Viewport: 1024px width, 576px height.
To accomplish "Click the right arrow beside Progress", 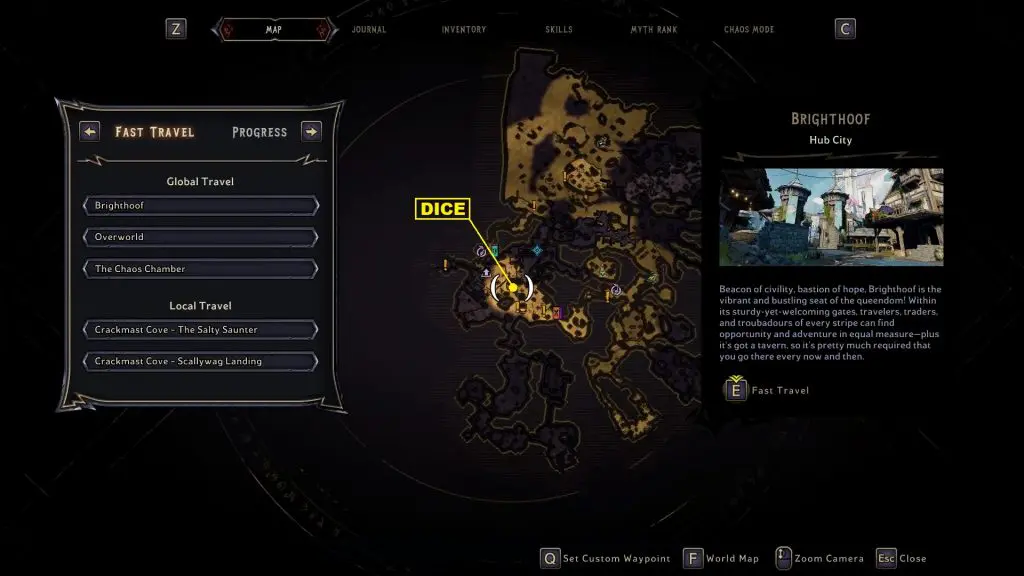I will [x=311, y=131].
